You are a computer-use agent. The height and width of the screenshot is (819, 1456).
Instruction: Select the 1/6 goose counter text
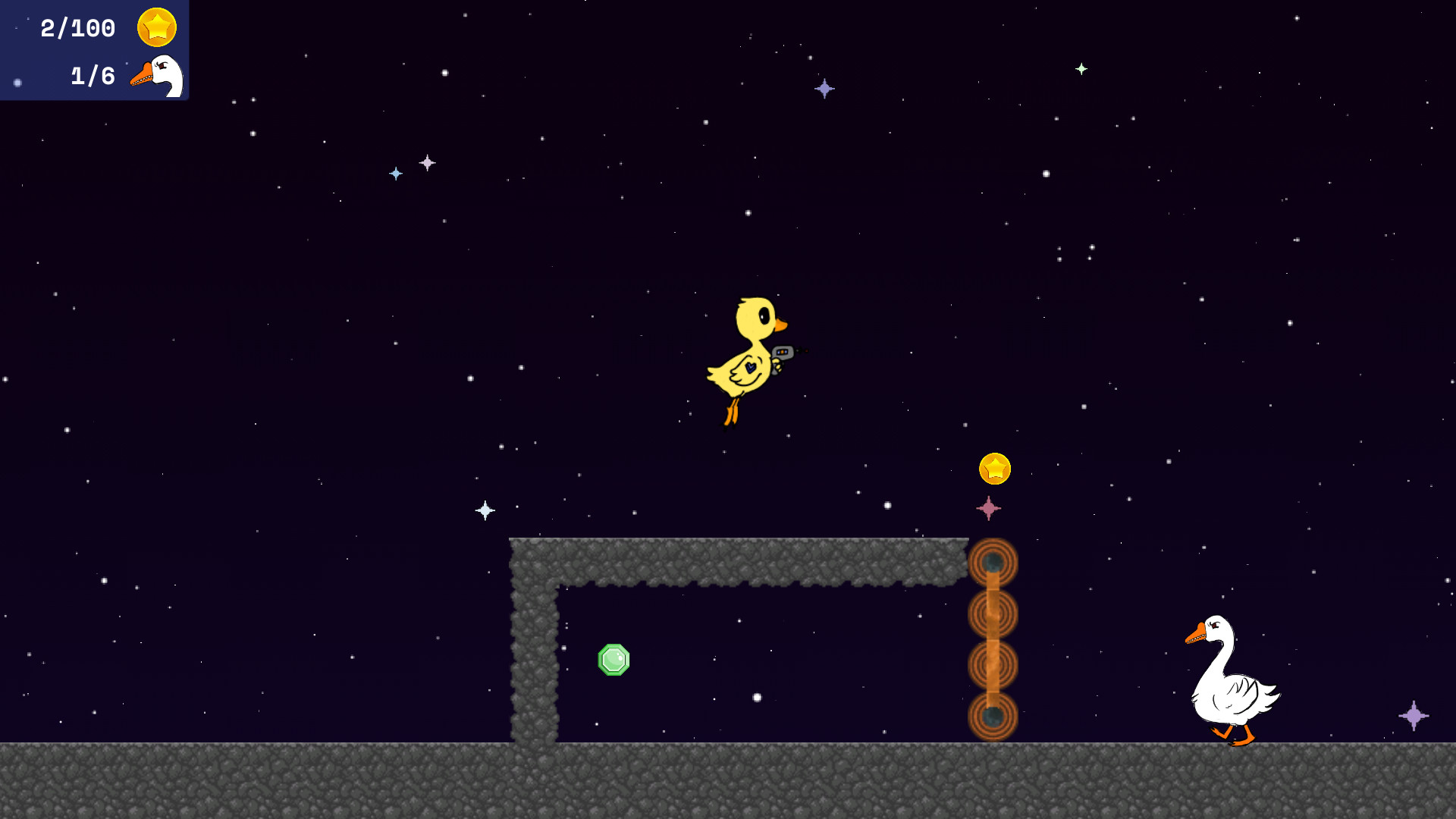tap(91, 75)
